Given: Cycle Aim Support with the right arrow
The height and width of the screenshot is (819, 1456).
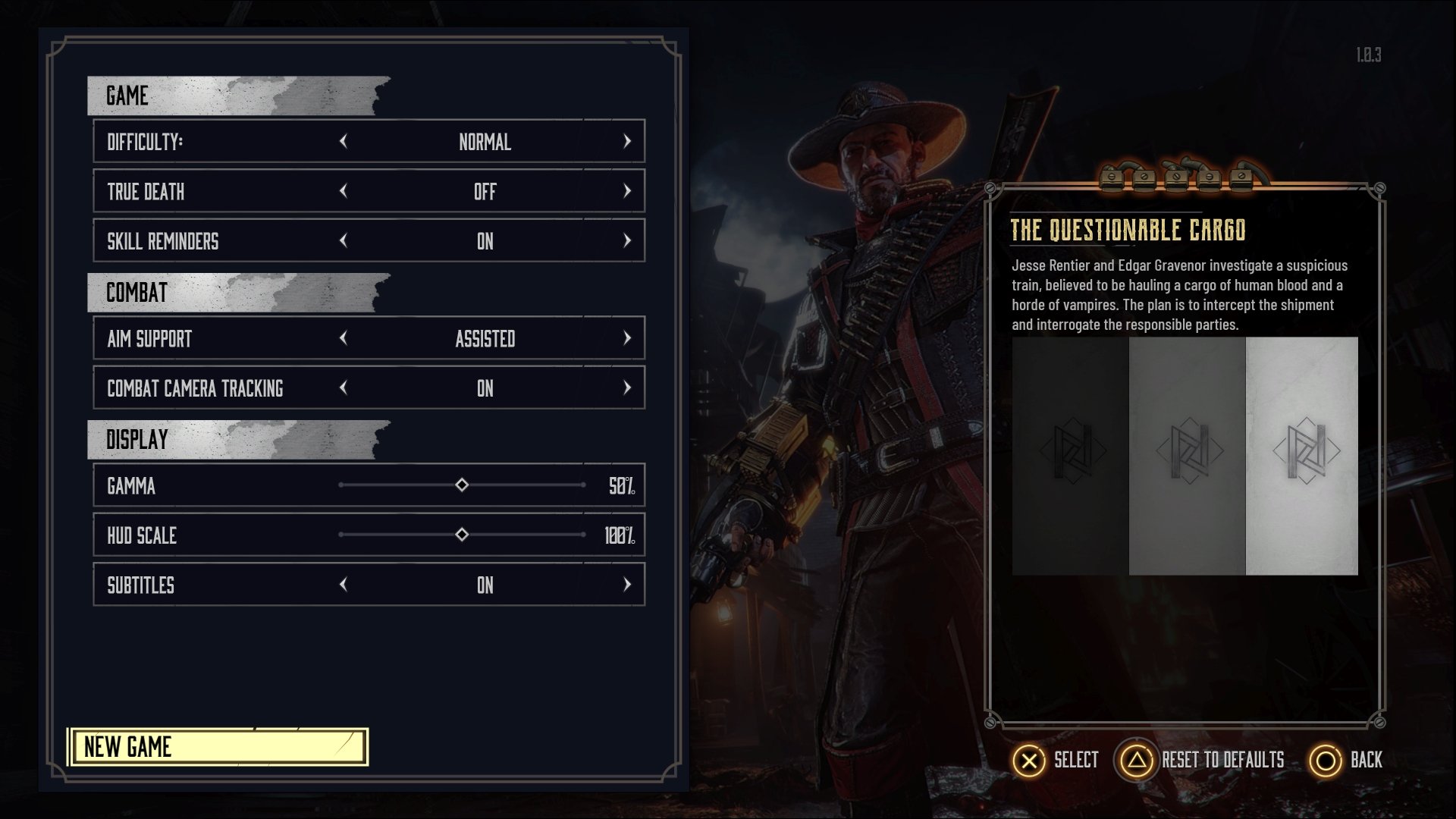Looking at the screenshot, I should 626,338.
